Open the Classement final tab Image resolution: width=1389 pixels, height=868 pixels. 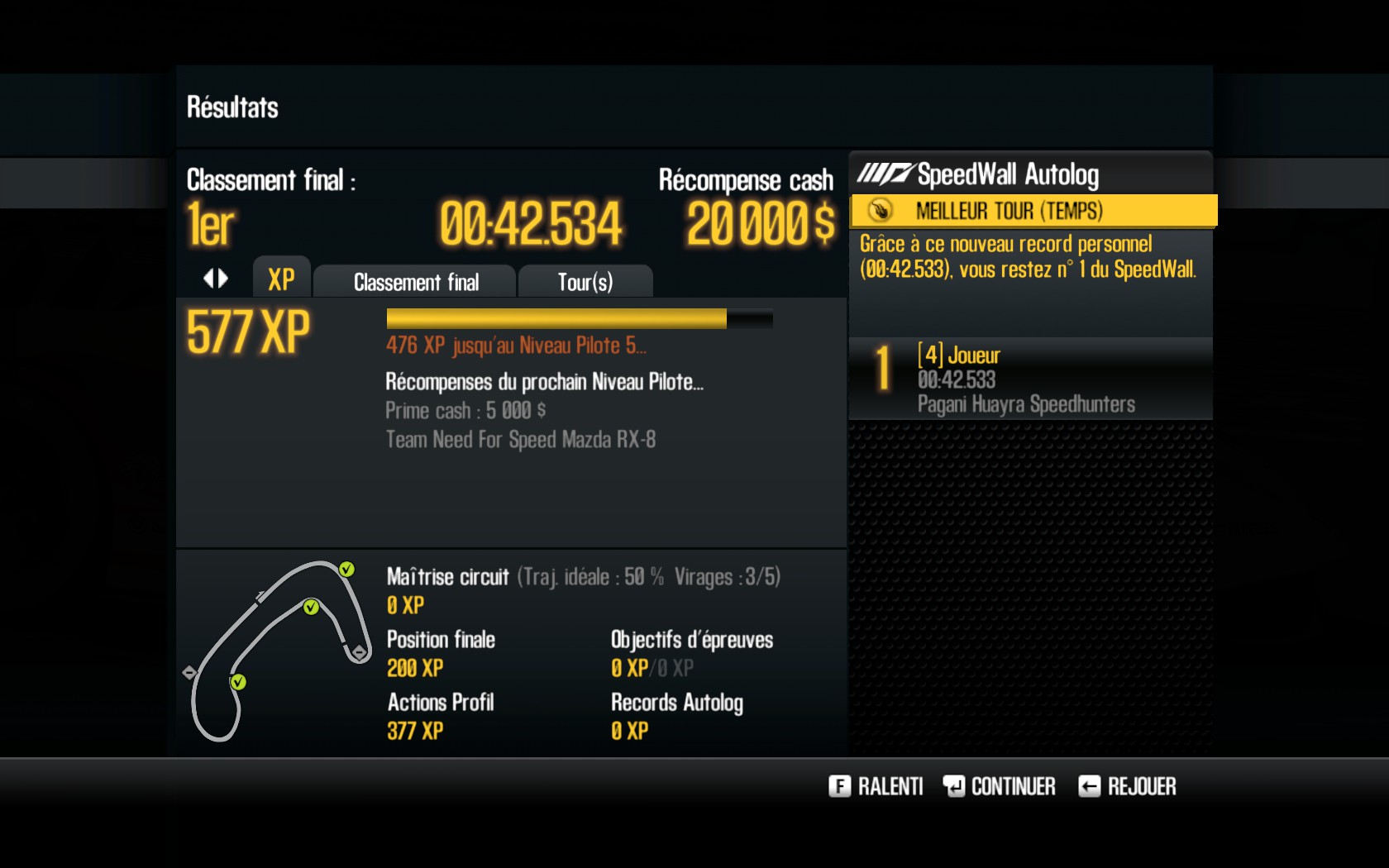[416, 283]
